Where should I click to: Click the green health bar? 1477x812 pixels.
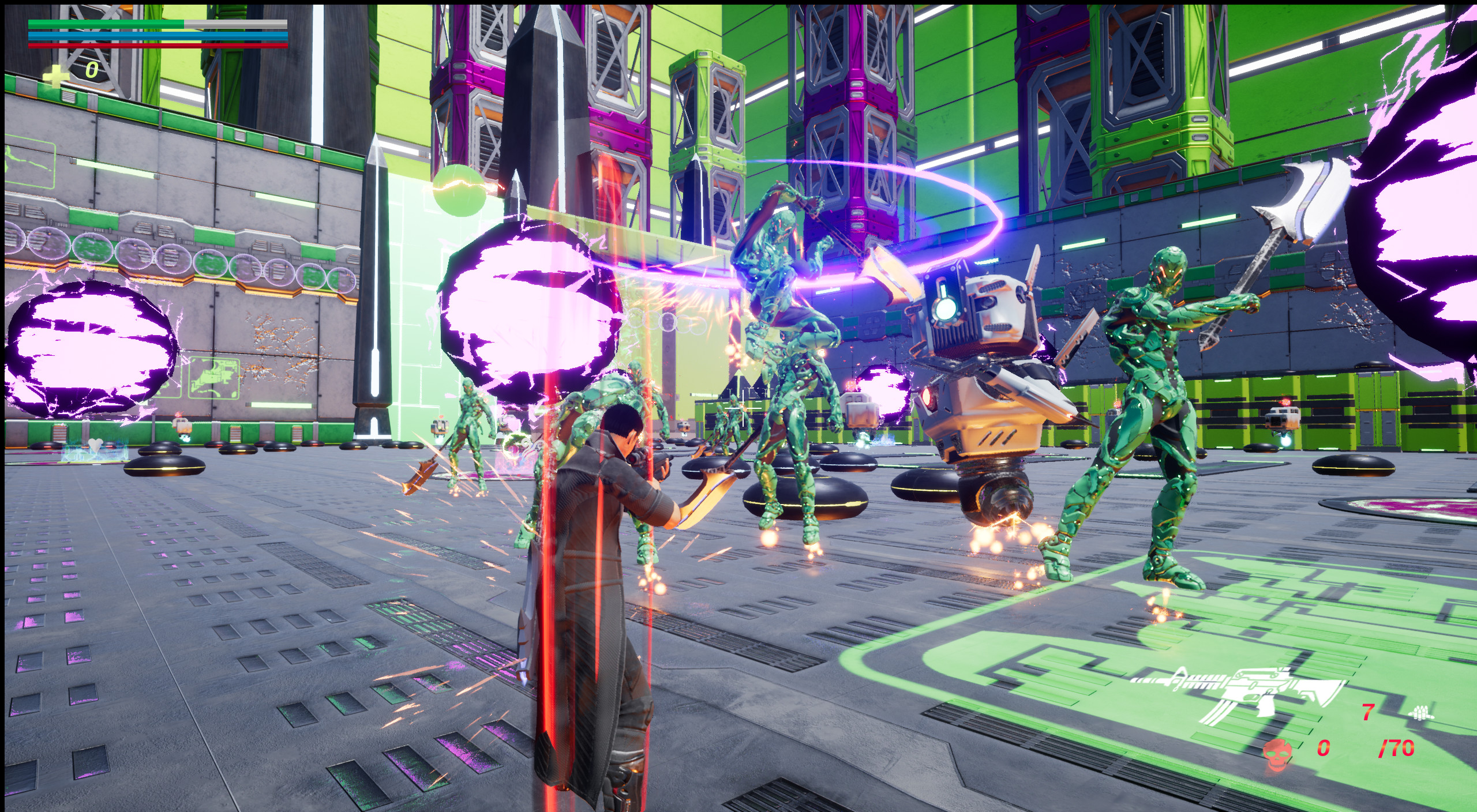(104, 23)
